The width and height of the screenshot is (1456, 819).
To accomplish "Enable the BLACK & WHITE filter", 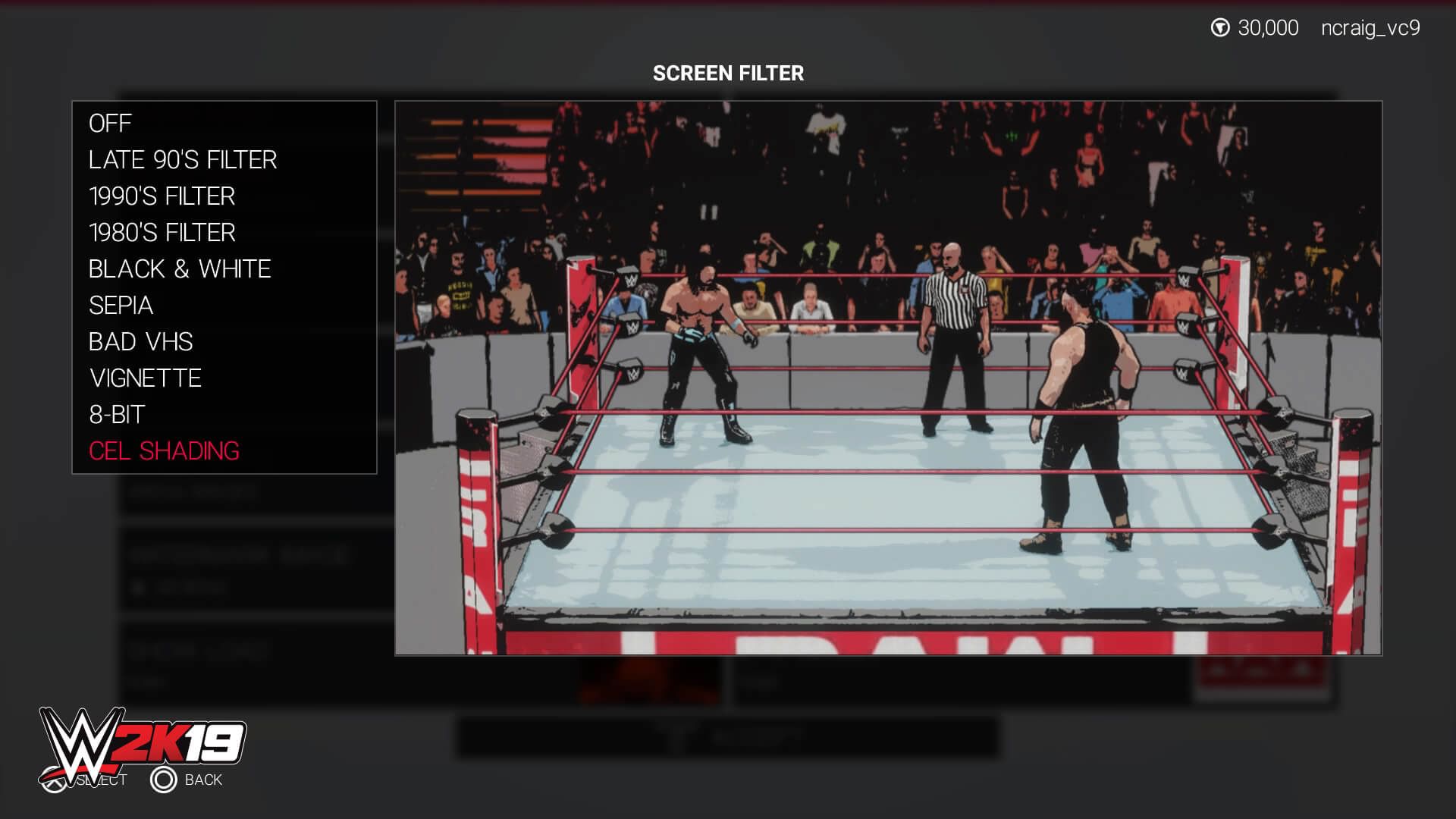I will [x=180, y=268].
